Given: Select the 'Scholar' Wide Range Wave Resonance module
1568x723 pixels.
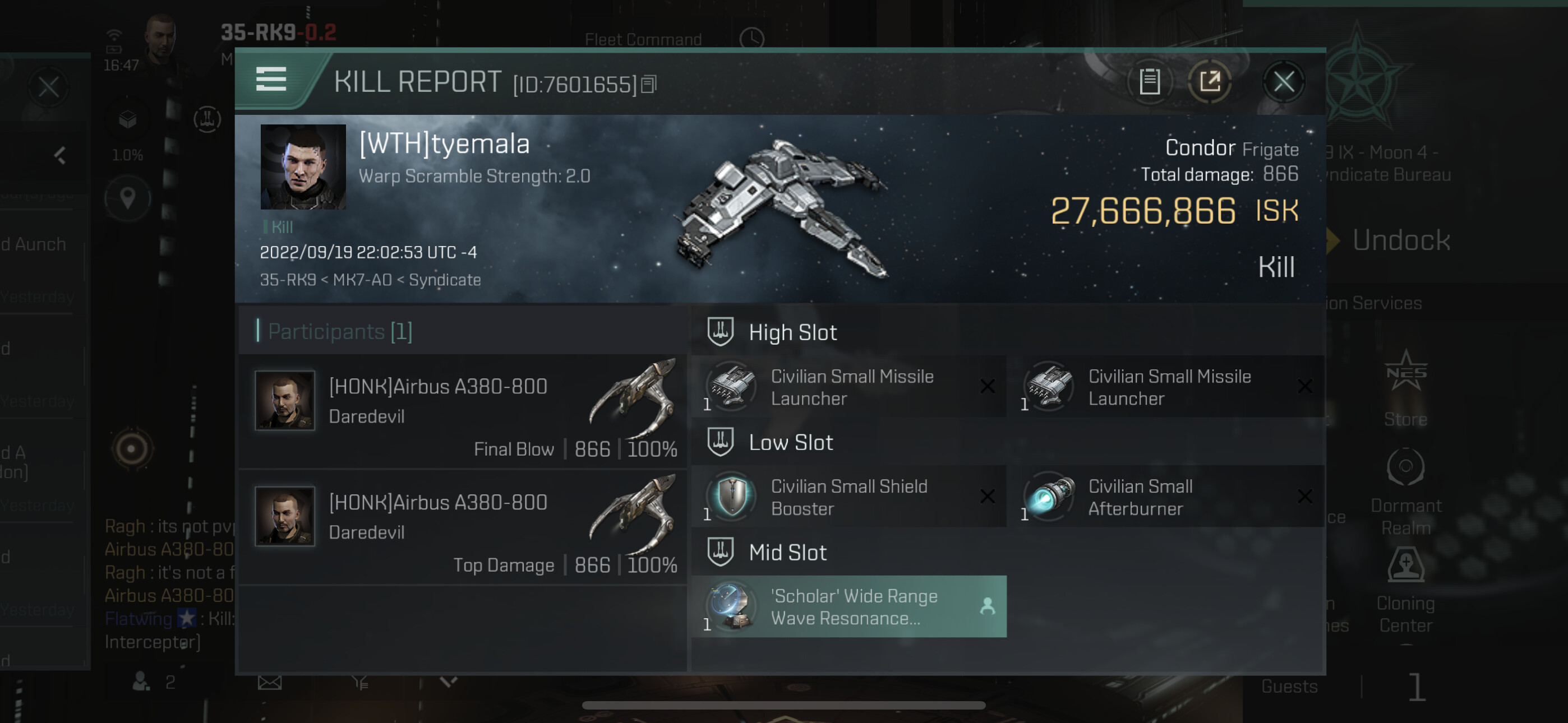Looking at the screenshot, I should pyautogui.click(x=848, y=607).
